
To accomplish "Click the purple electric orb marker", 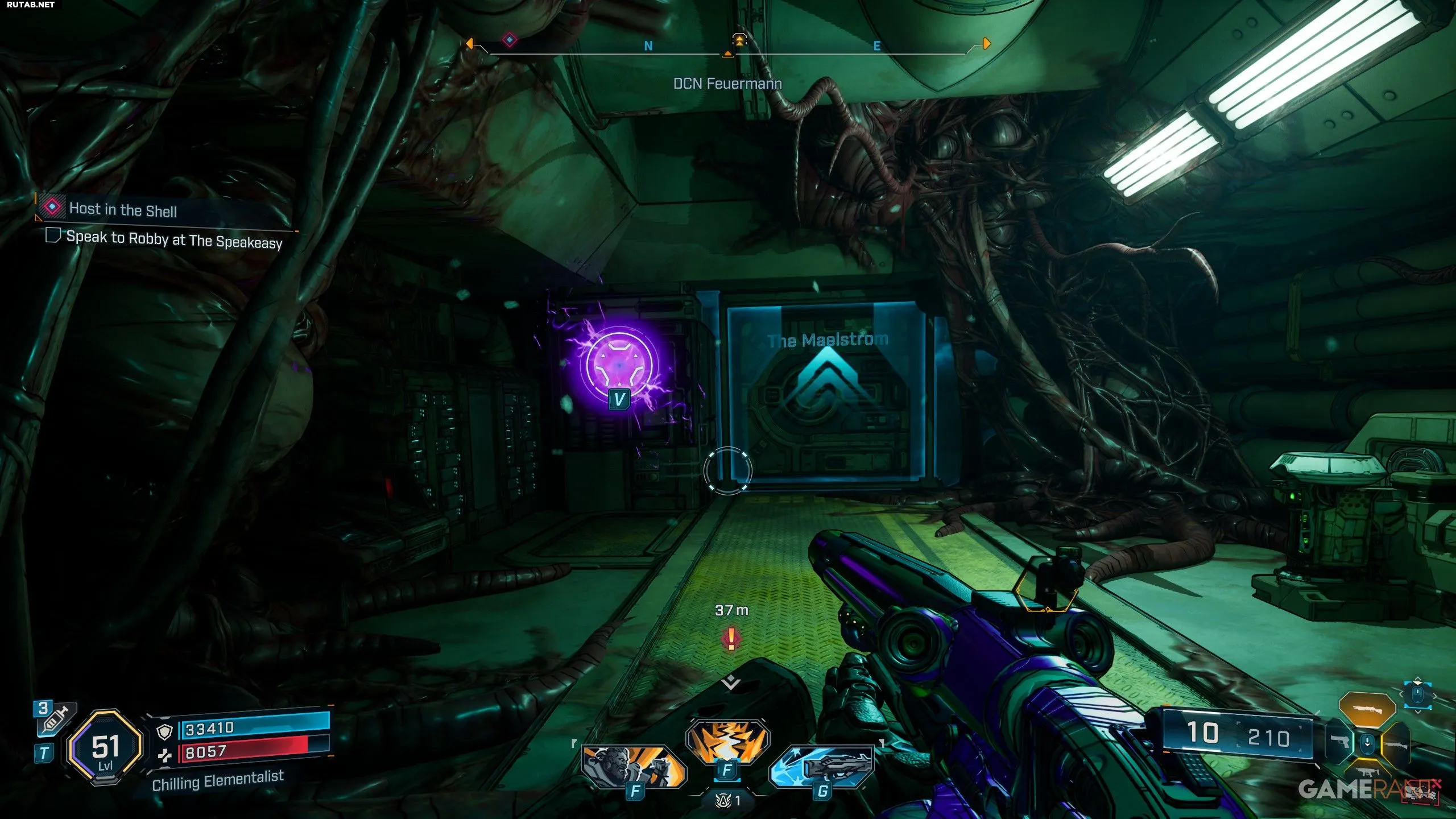I will tap(619, 365).
